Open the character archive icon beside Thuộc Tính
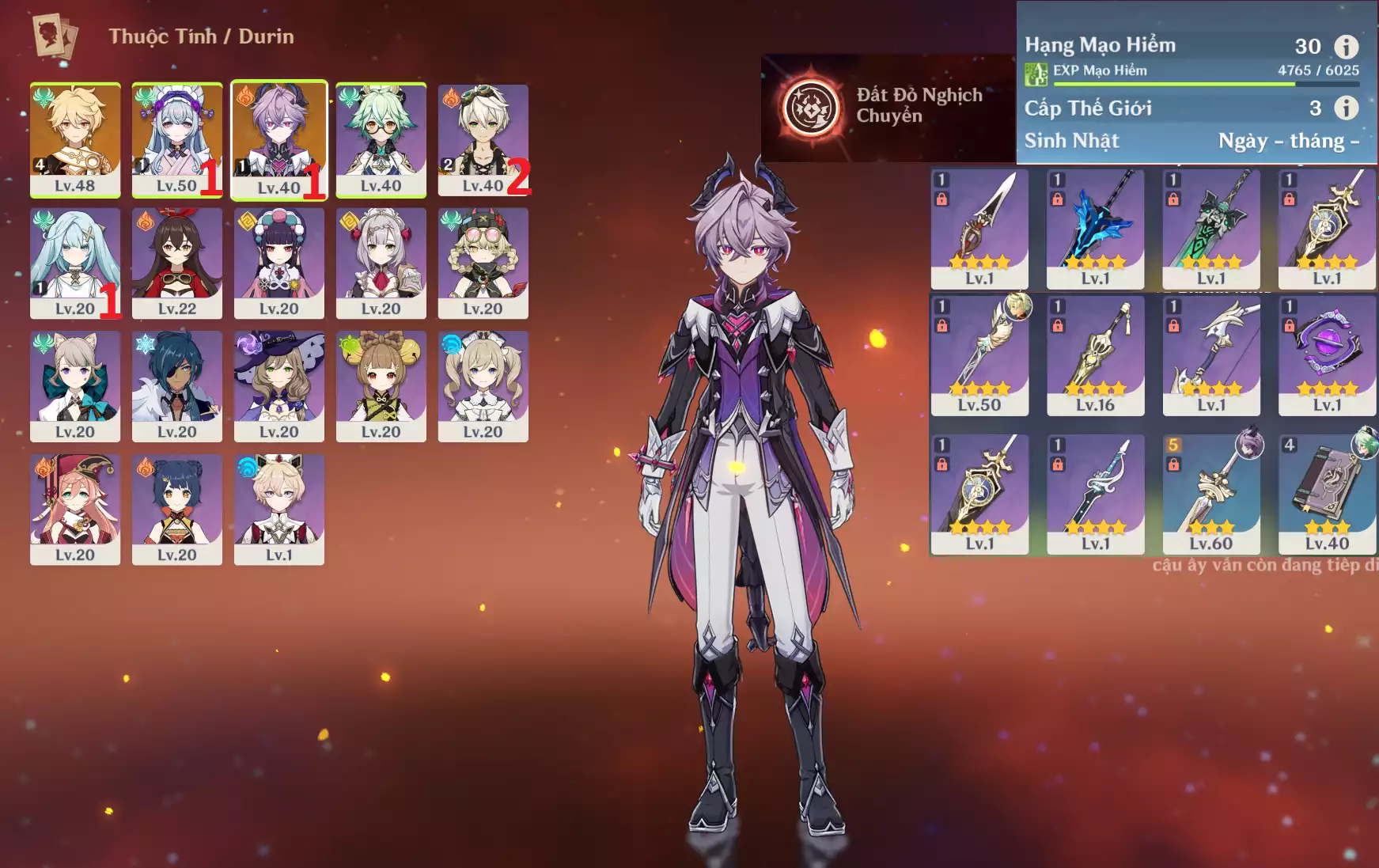Viewport: 1379px width, 868px height. click(55, 36)
